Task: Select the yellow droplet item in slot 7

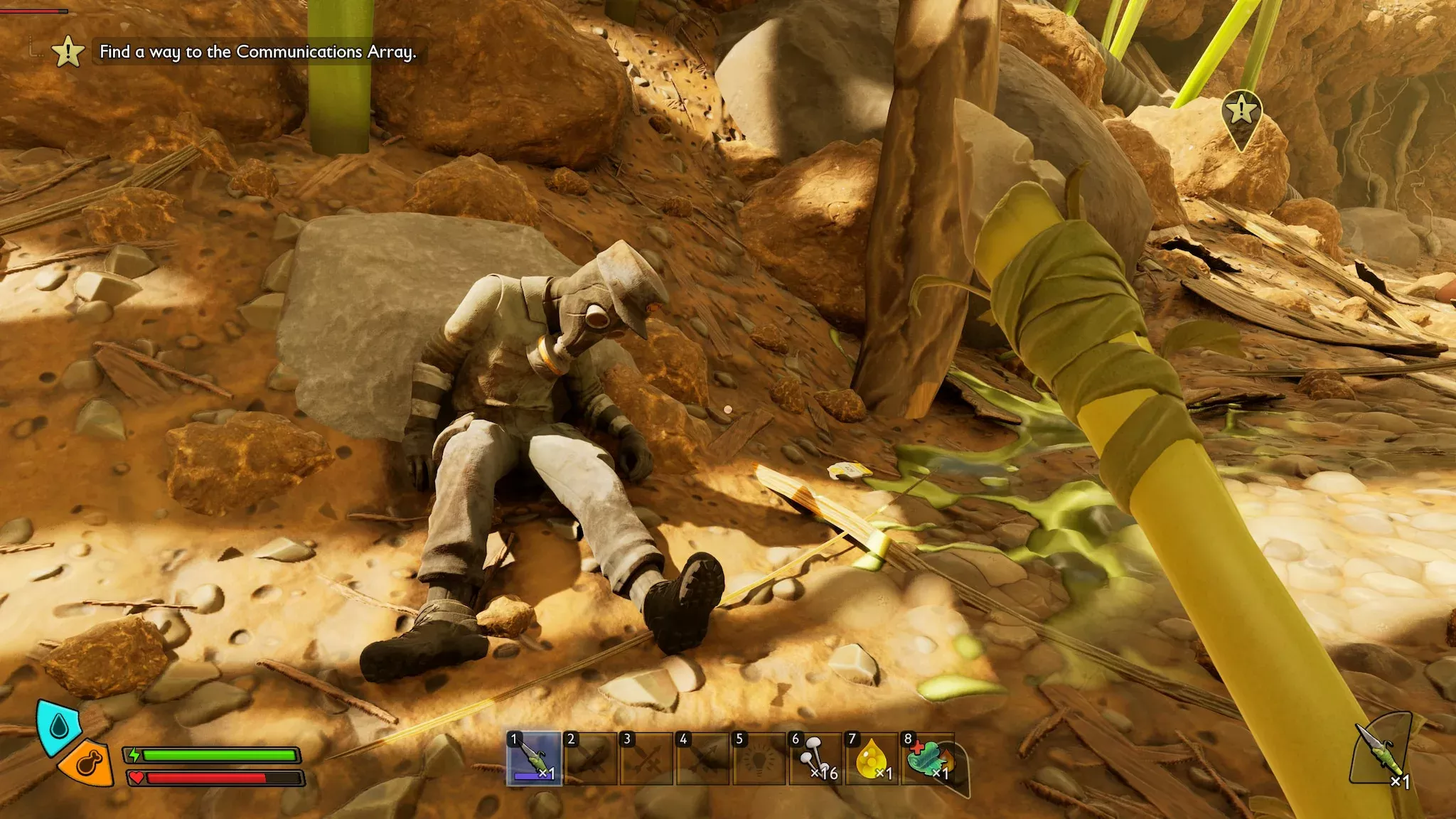Action: [872, 759]
